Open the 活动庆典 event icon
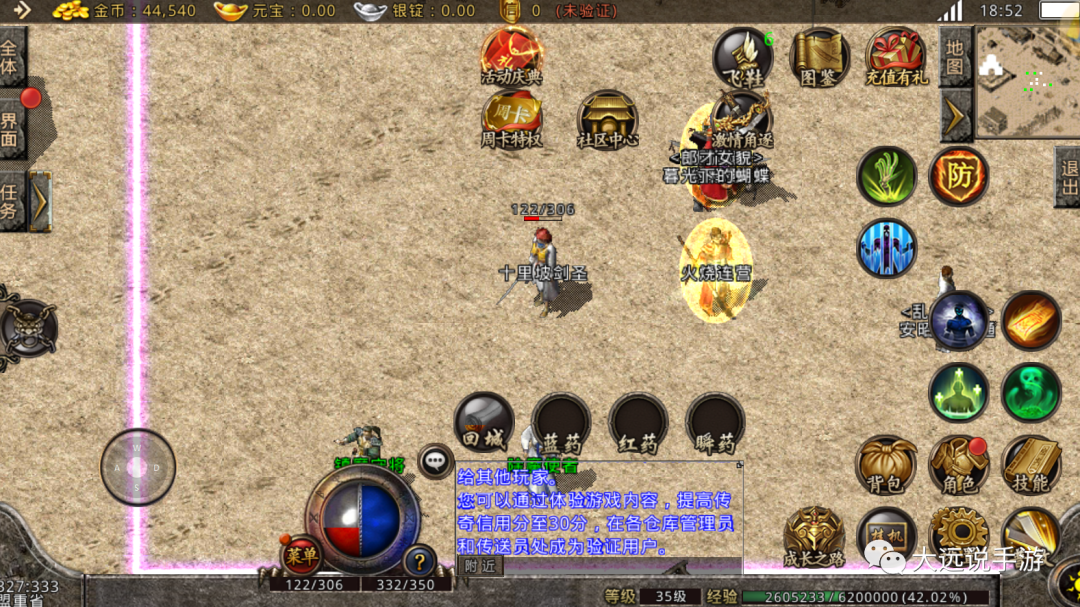 click(x=511, y=55)
